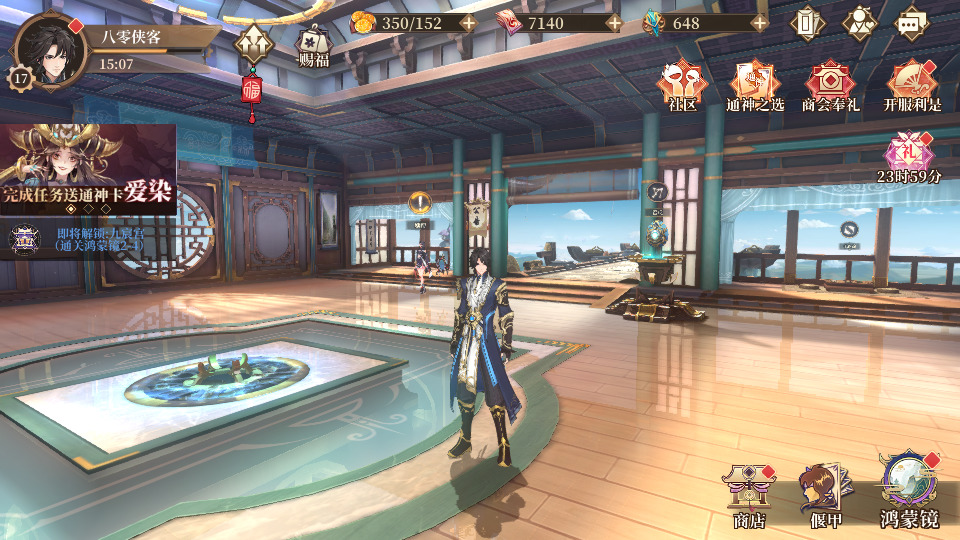Claim the timed 礼 gift icon
This screenshot has height=540, width=960.
point(909,153)
